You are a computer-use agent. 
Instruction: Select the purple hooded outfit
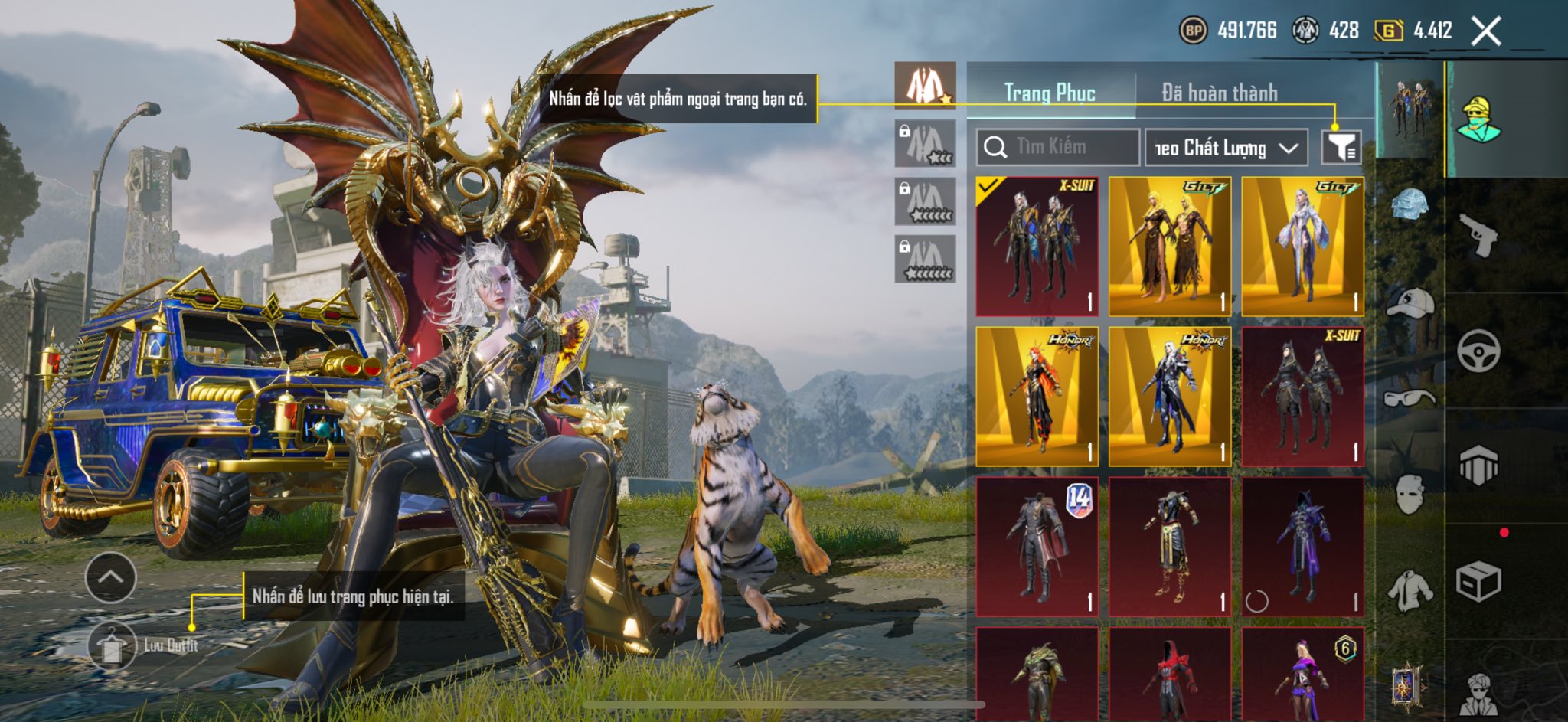point(1302,547)
